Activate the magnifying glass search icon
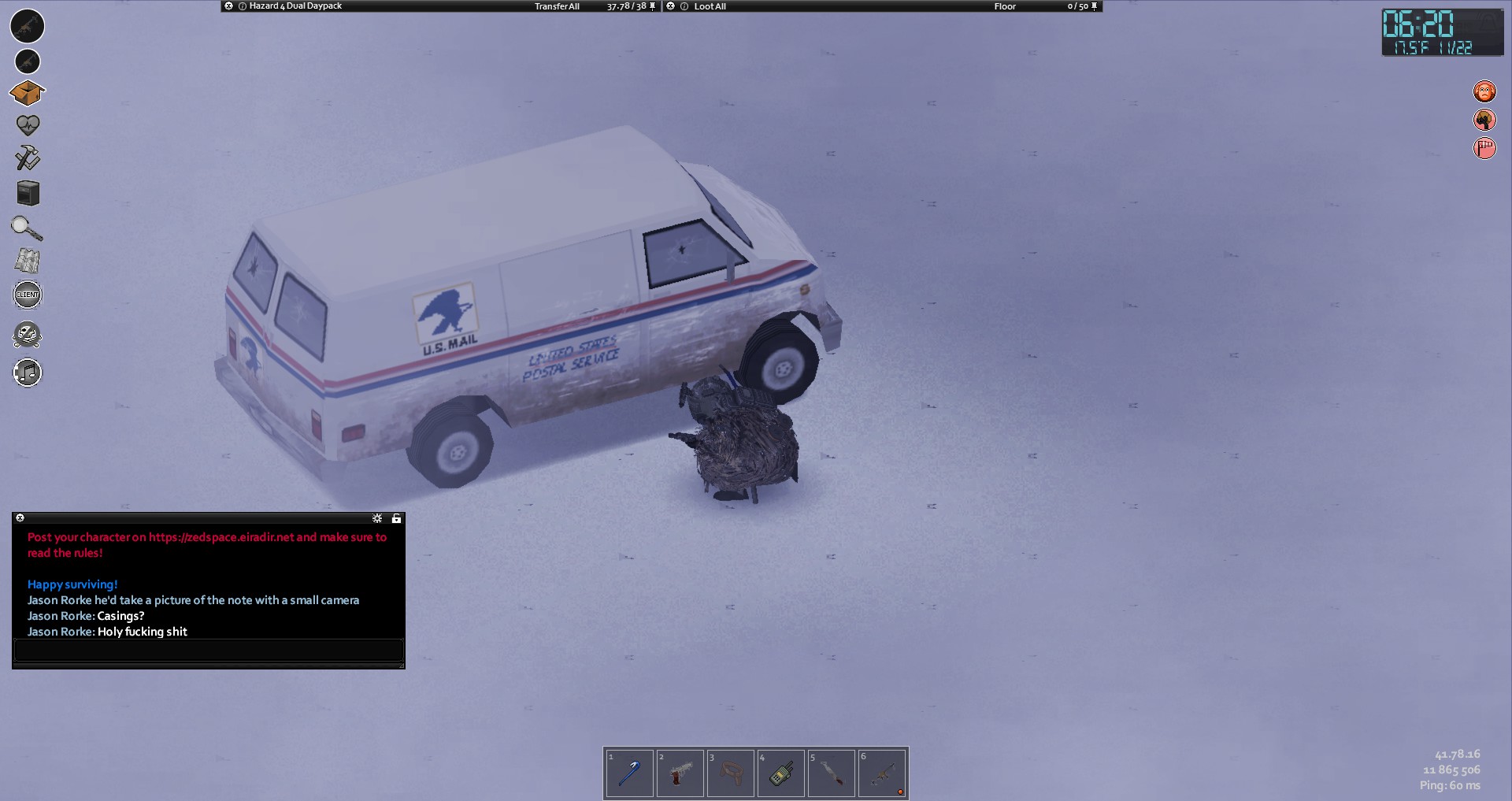 pos(27,228)
